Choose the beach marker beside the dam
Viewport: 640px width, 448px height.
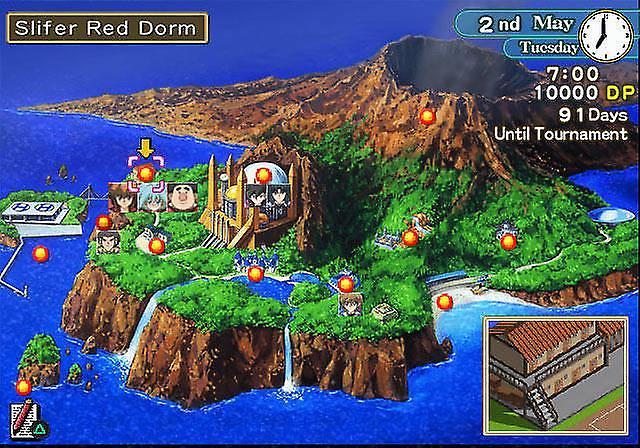(444, 300)
